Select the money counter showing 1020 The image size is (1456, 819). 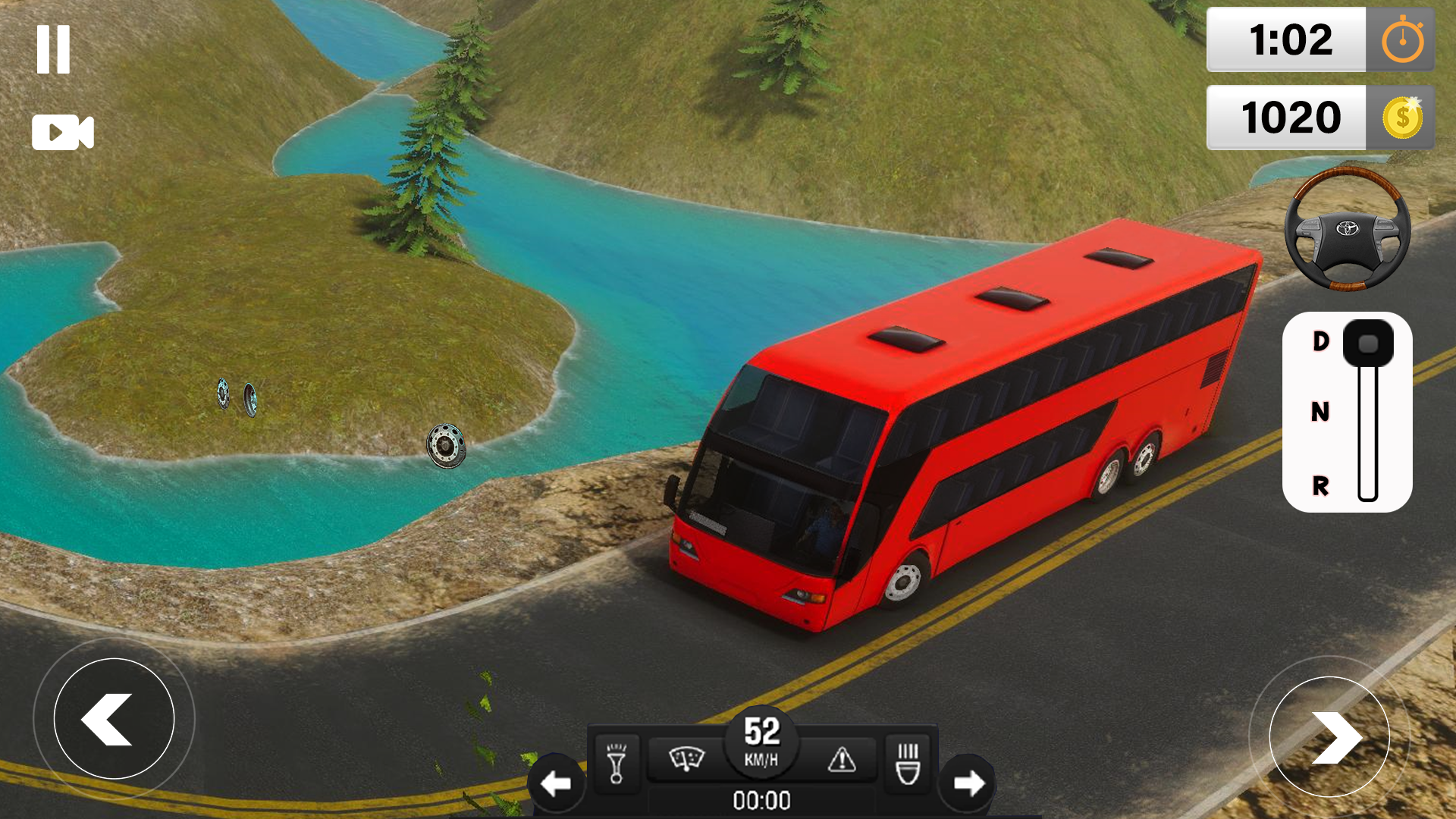[x=1293, y=118]
